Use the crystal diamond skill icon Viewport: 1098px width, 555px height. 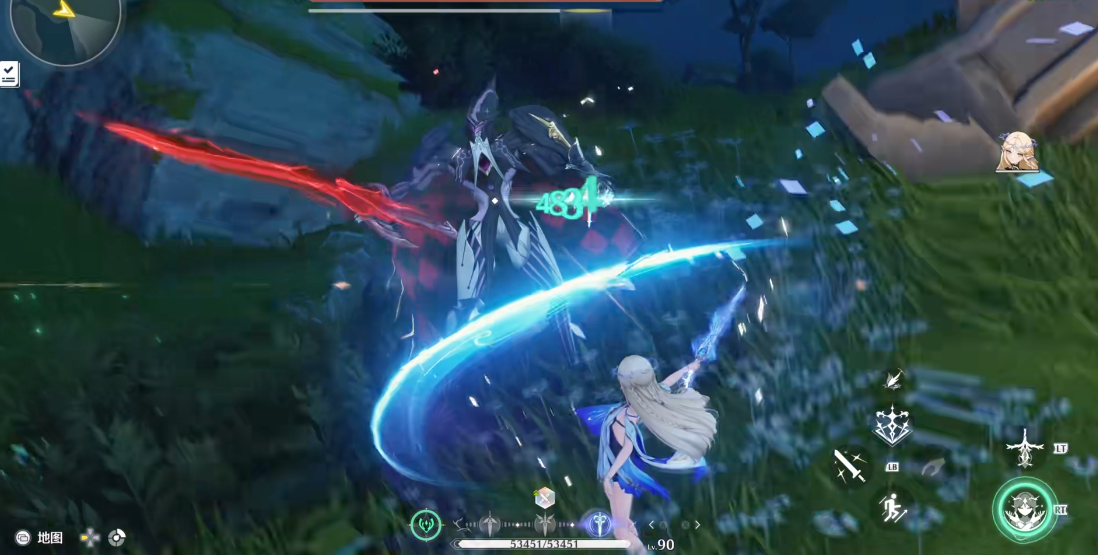tap(892, 425)
